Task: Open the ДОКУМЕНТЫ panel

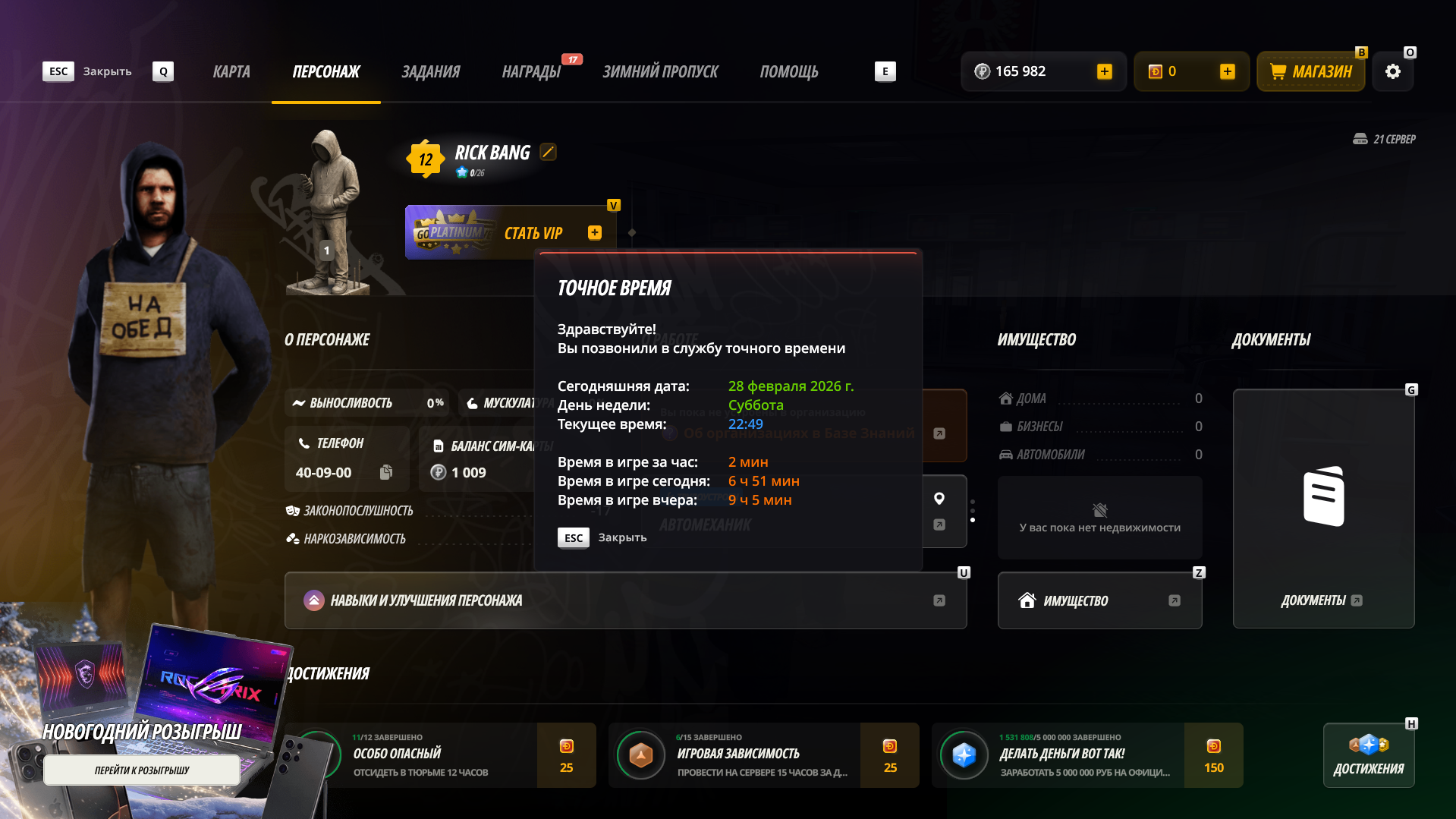Action: (1323, 509)
